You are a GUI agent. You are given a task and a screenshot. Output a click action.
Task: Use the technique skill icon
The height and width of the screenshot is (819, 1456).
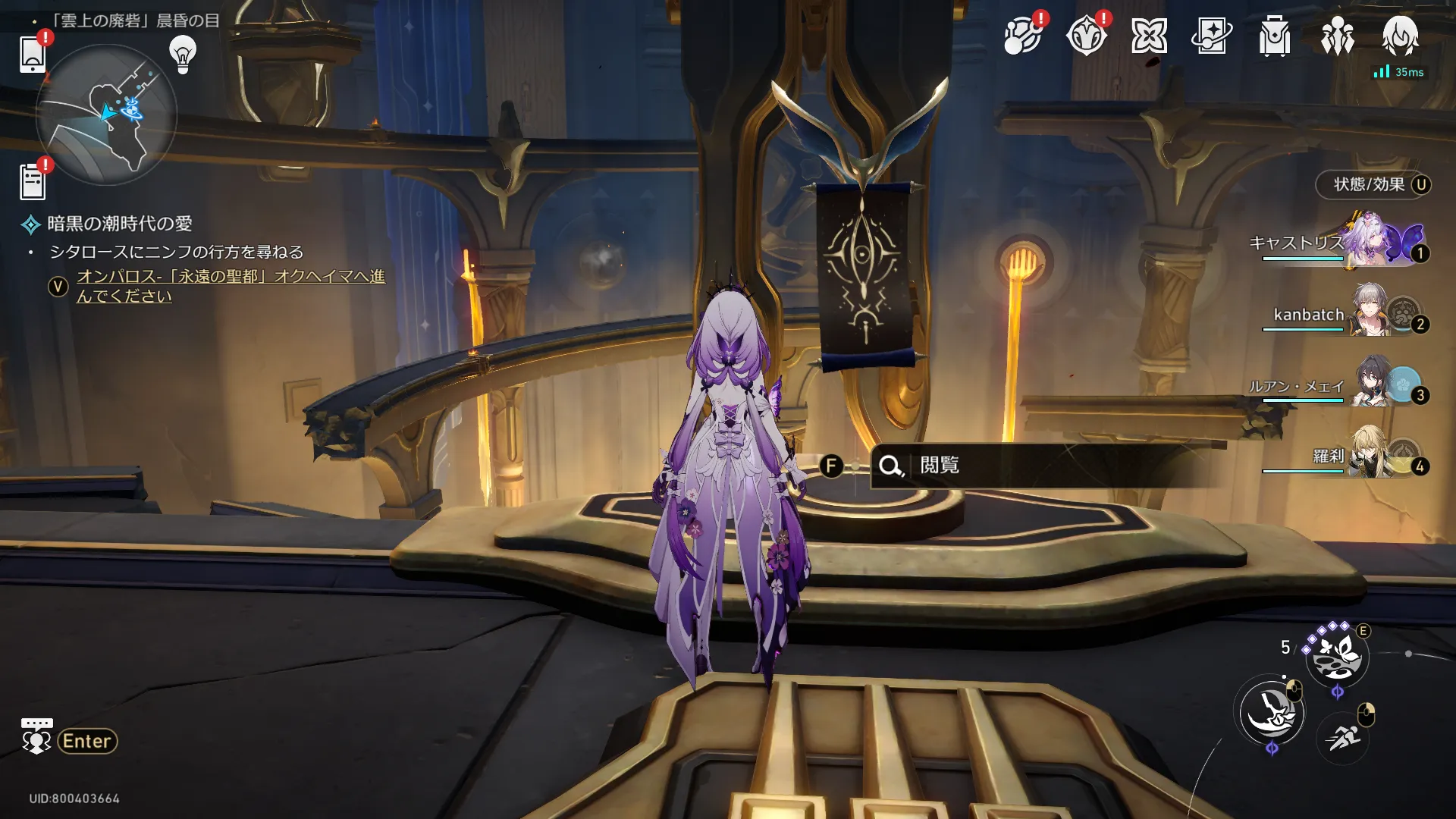click(1336, 657)
